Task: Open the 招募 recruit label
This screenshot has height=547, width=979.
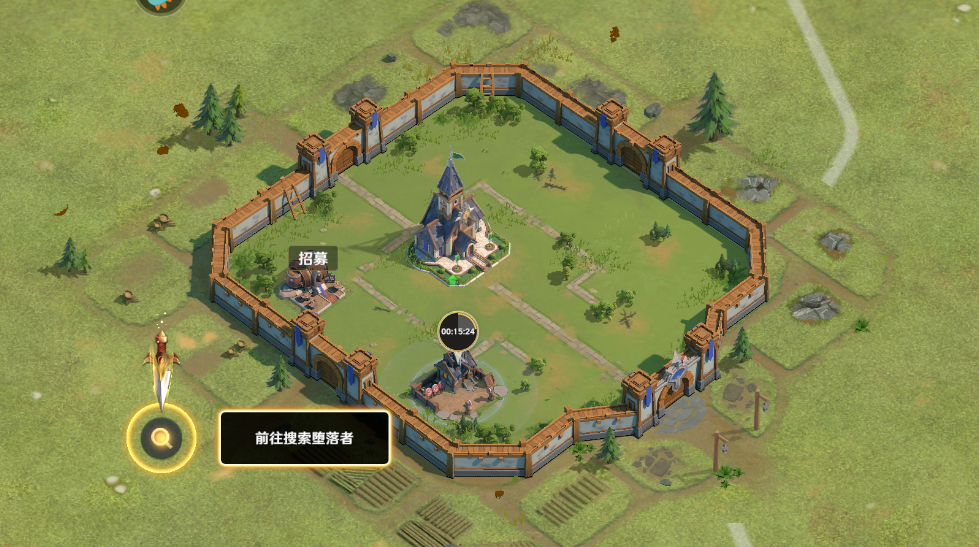Action: (x=313, y=258)
